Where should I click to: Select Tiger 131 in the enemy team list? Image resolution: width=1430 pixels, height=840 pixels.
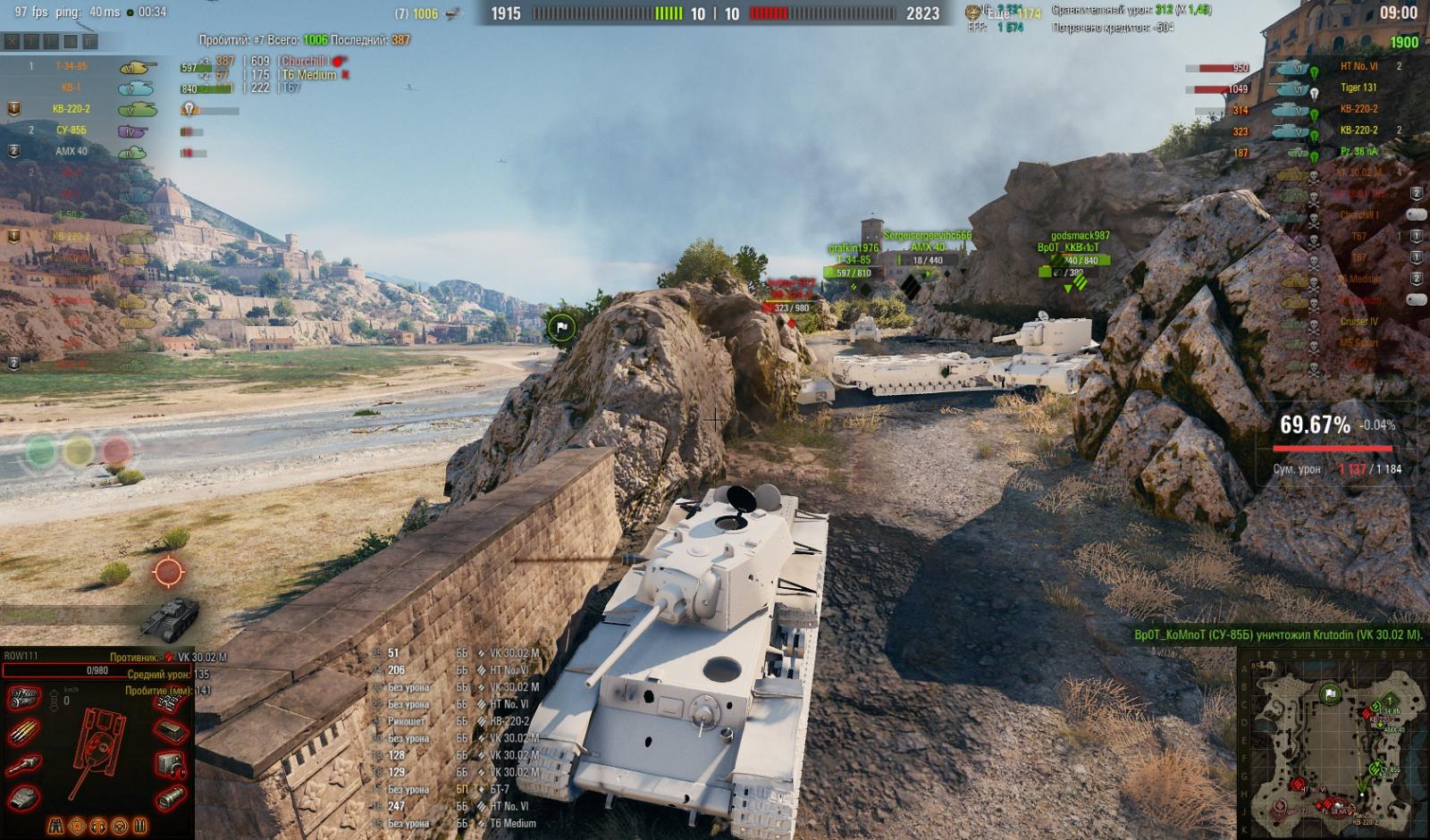(1357, 88)
